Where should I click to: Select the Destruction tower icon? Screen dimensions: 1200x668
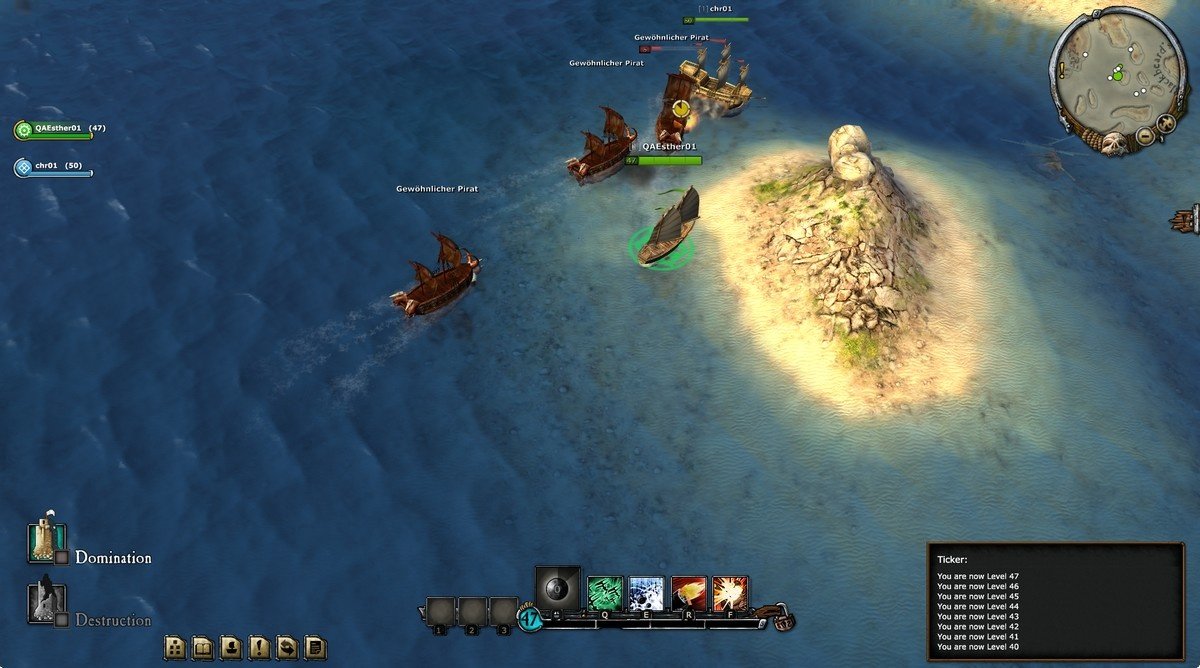coord(45,602)
